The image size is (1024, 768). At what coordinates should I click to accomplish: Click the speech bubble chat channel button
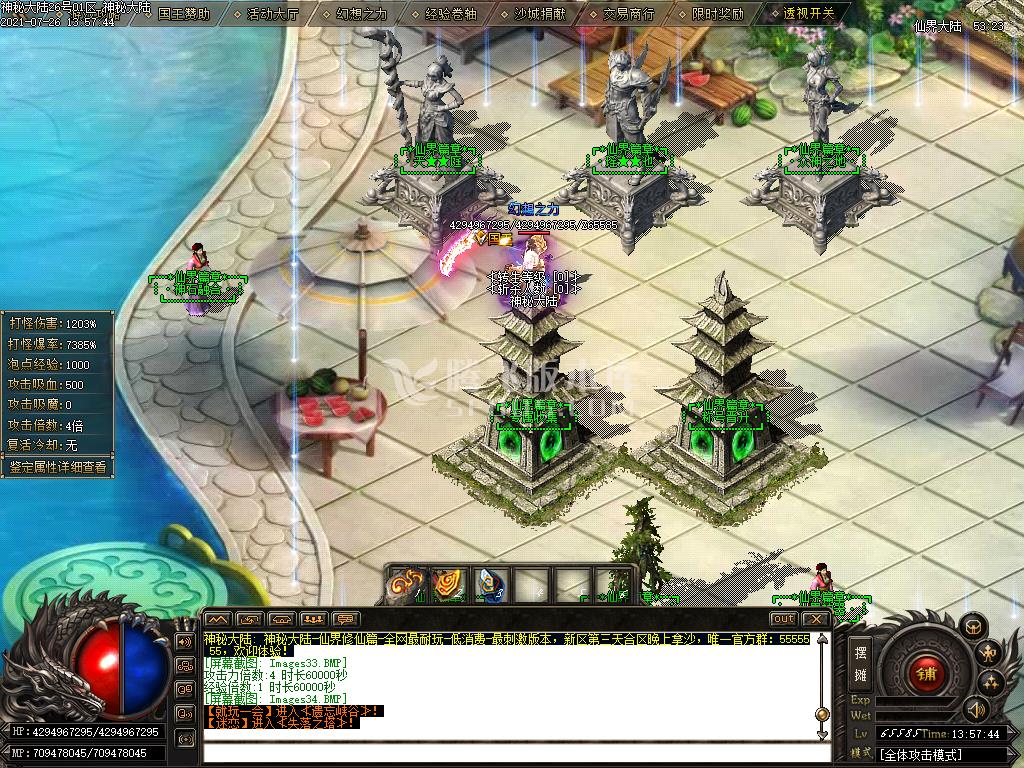[x=346, y=619]
